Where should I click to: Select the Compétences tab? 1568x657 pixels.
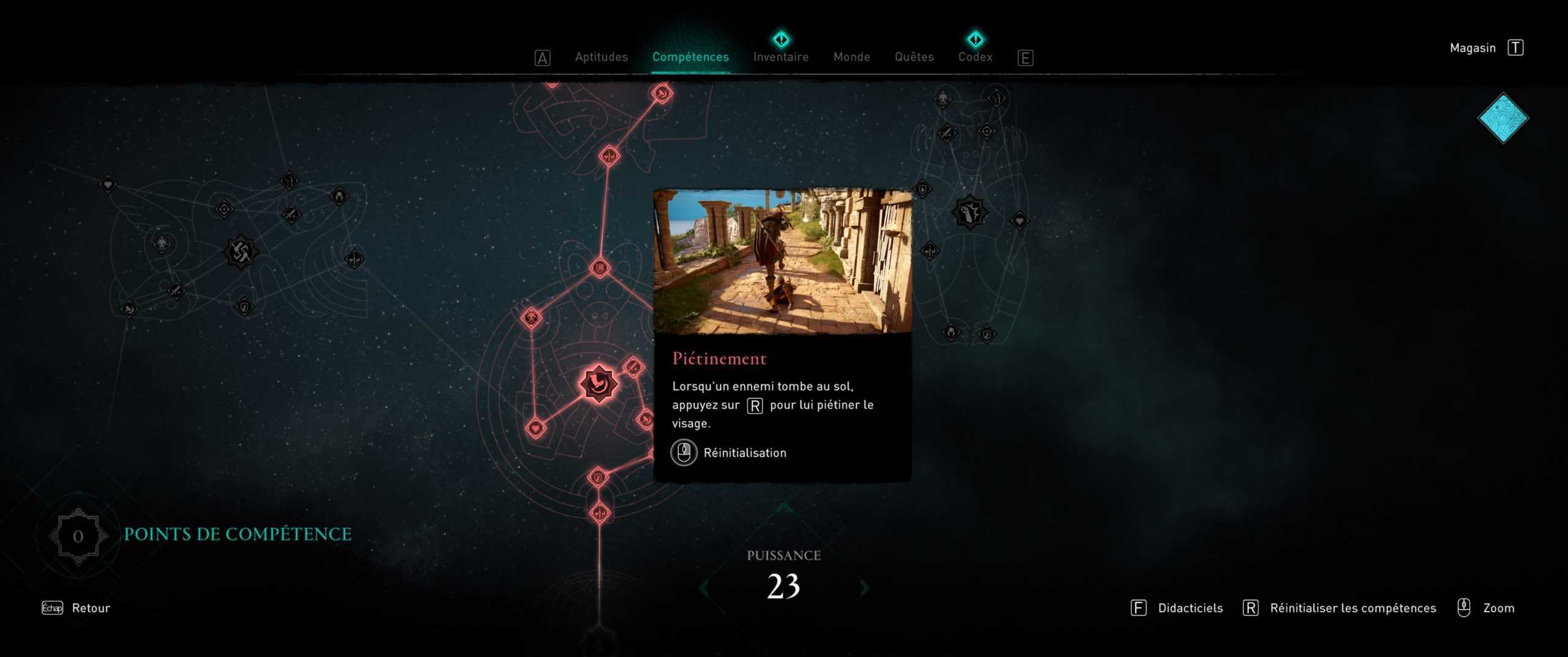(x=690, y=57)
